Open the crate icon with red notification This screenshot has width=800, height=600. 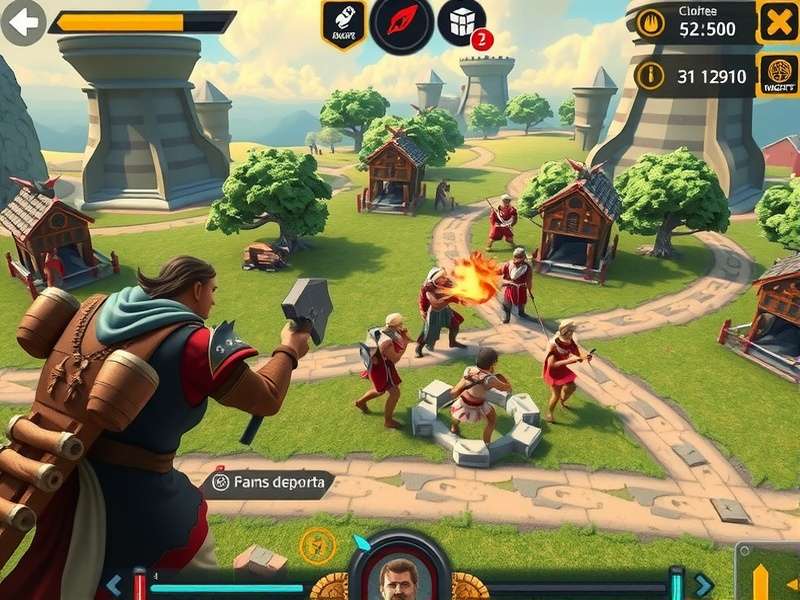pyautogui.click(x=461, y=22)
